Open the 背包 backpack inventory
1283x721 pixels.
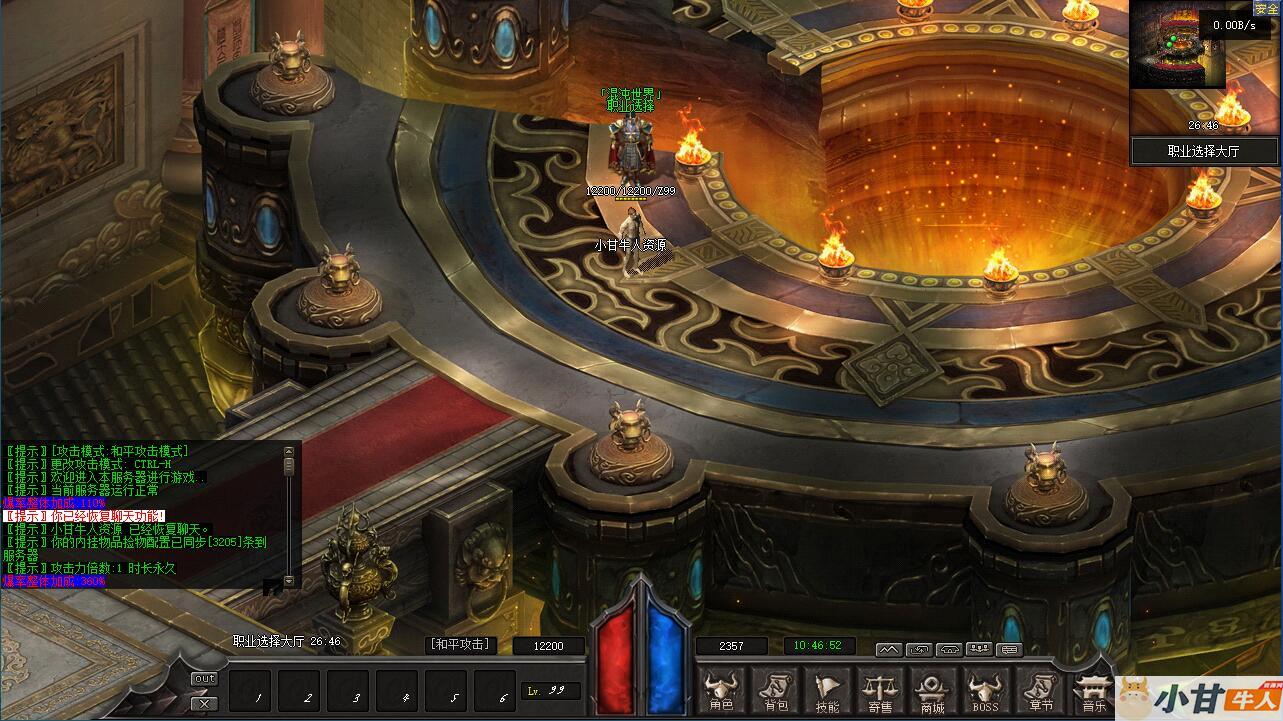774,691
